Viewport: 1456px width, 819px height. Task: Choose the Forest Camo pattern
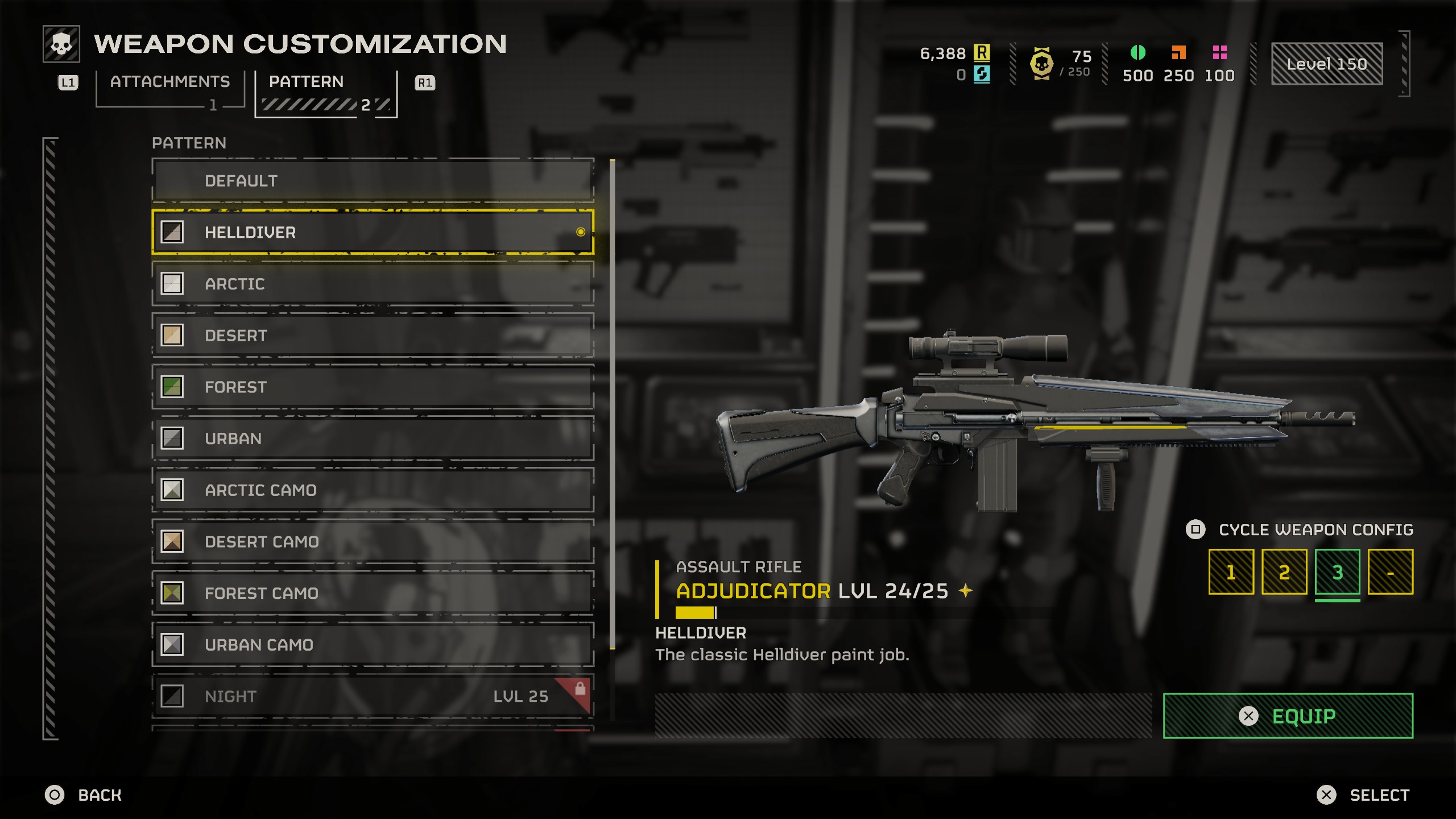pos(373,593)
